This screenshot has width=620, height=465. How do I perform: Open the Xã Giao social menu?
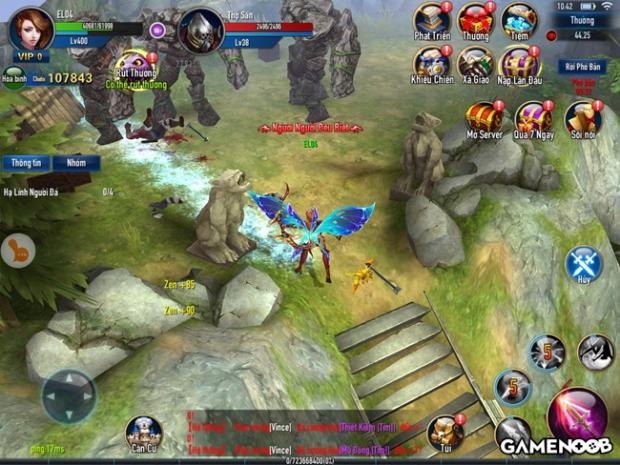pyautogui.click(x=475, y=64)
